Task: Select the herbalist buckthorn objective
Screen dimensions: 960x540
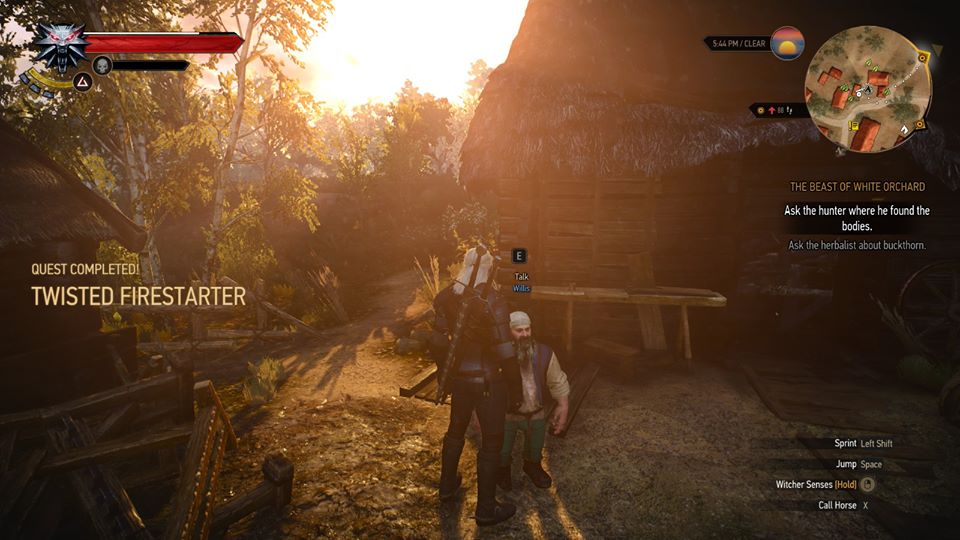Action: tap(856, 245)
